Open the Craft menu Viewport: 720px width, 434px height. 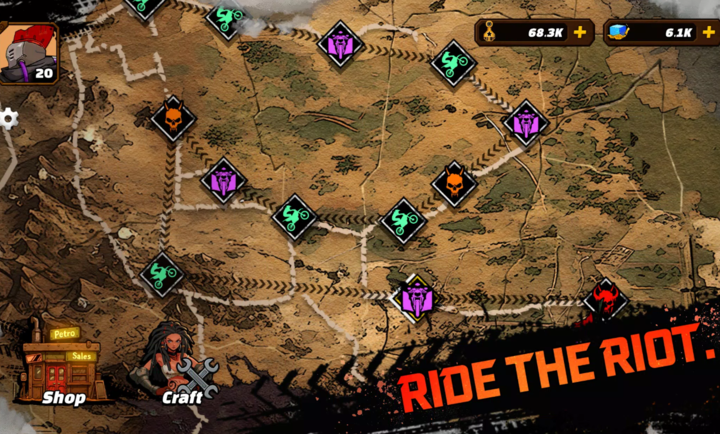[181, 367]
